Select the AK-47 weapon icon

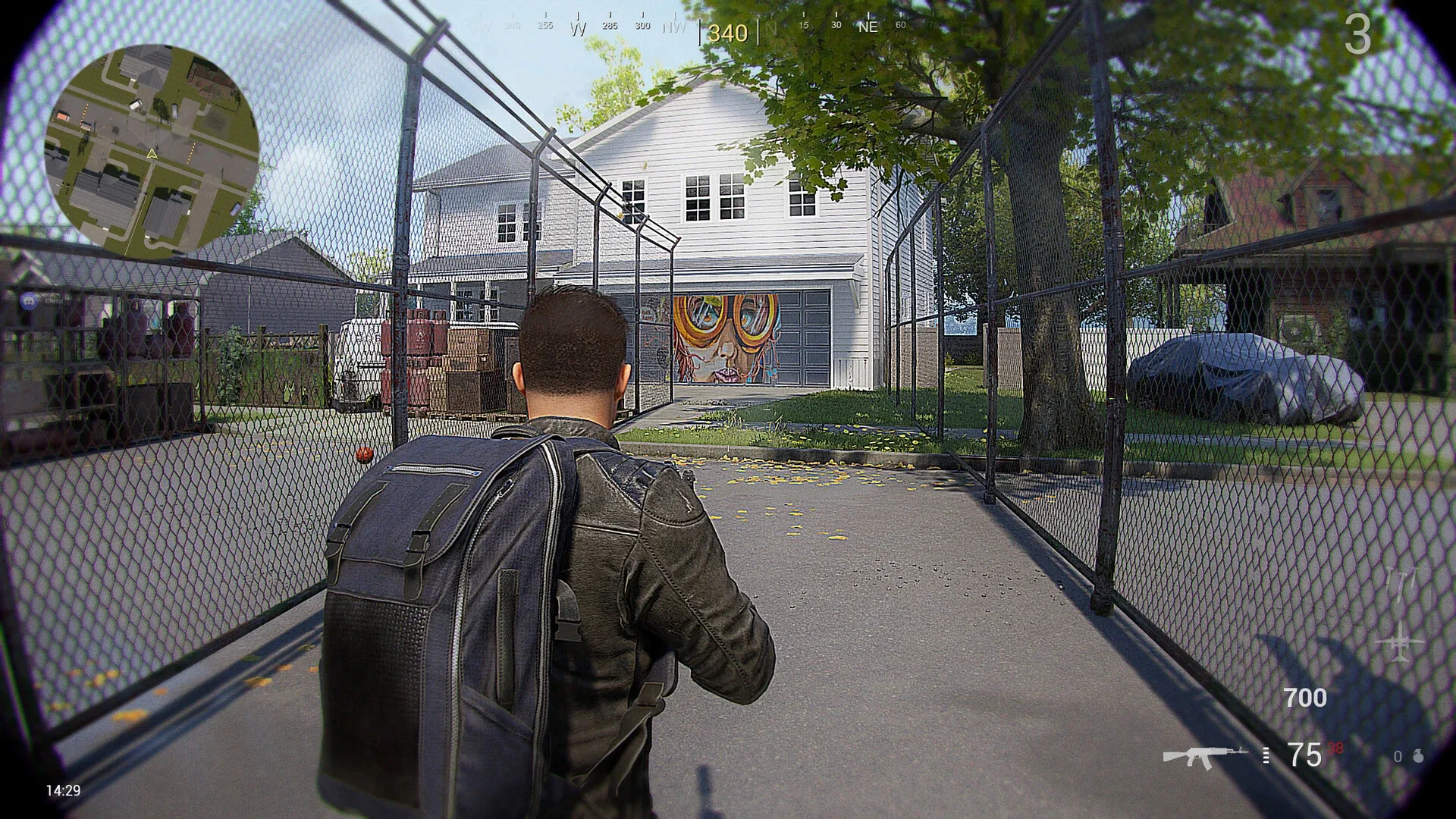[1204, 756]
